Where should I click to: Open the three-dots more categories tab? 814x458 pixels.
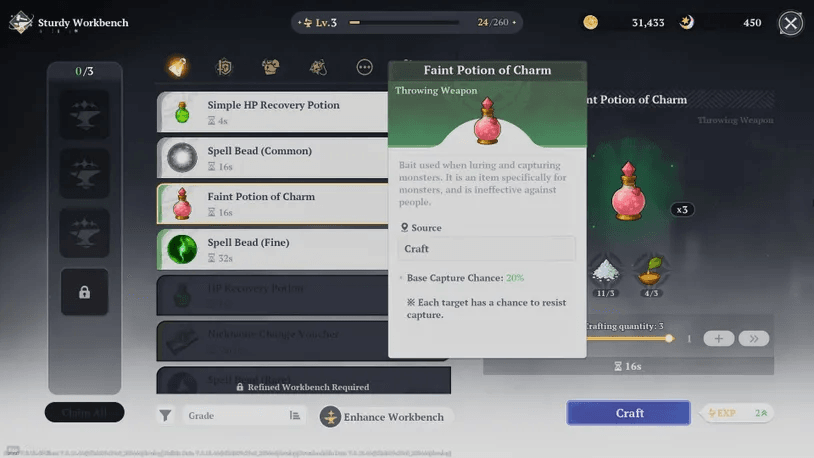(x=365, y=67)
